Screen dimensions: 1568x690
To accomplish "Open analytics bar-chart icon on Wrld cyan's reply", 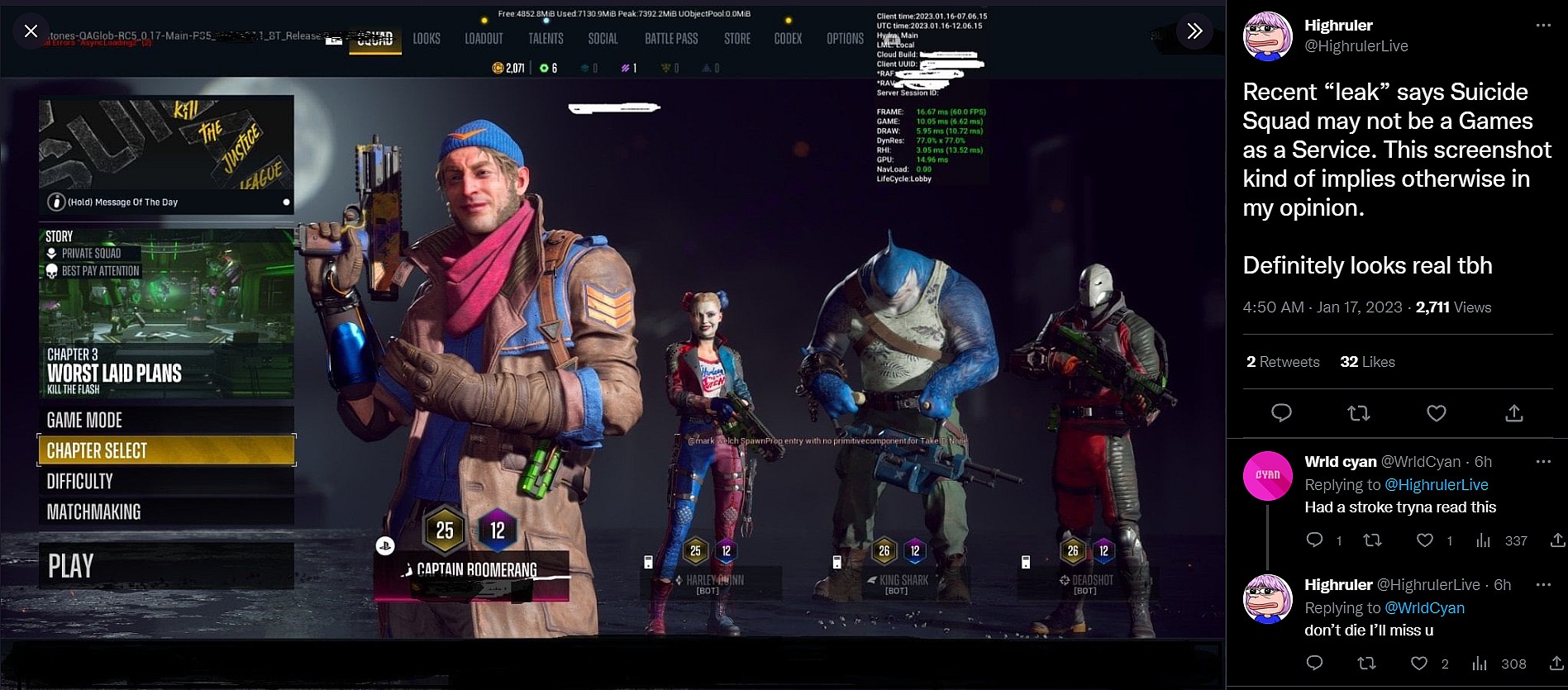I will coord(1484,540).
